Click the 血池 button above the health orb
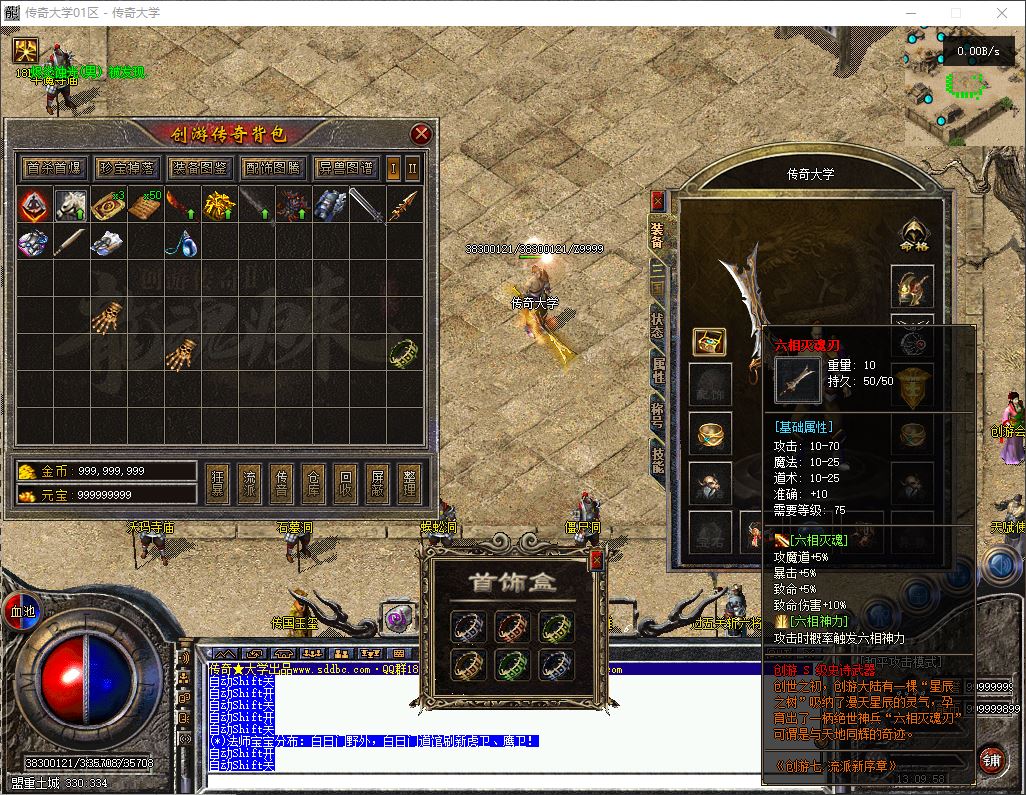 [x=22, y=610]
